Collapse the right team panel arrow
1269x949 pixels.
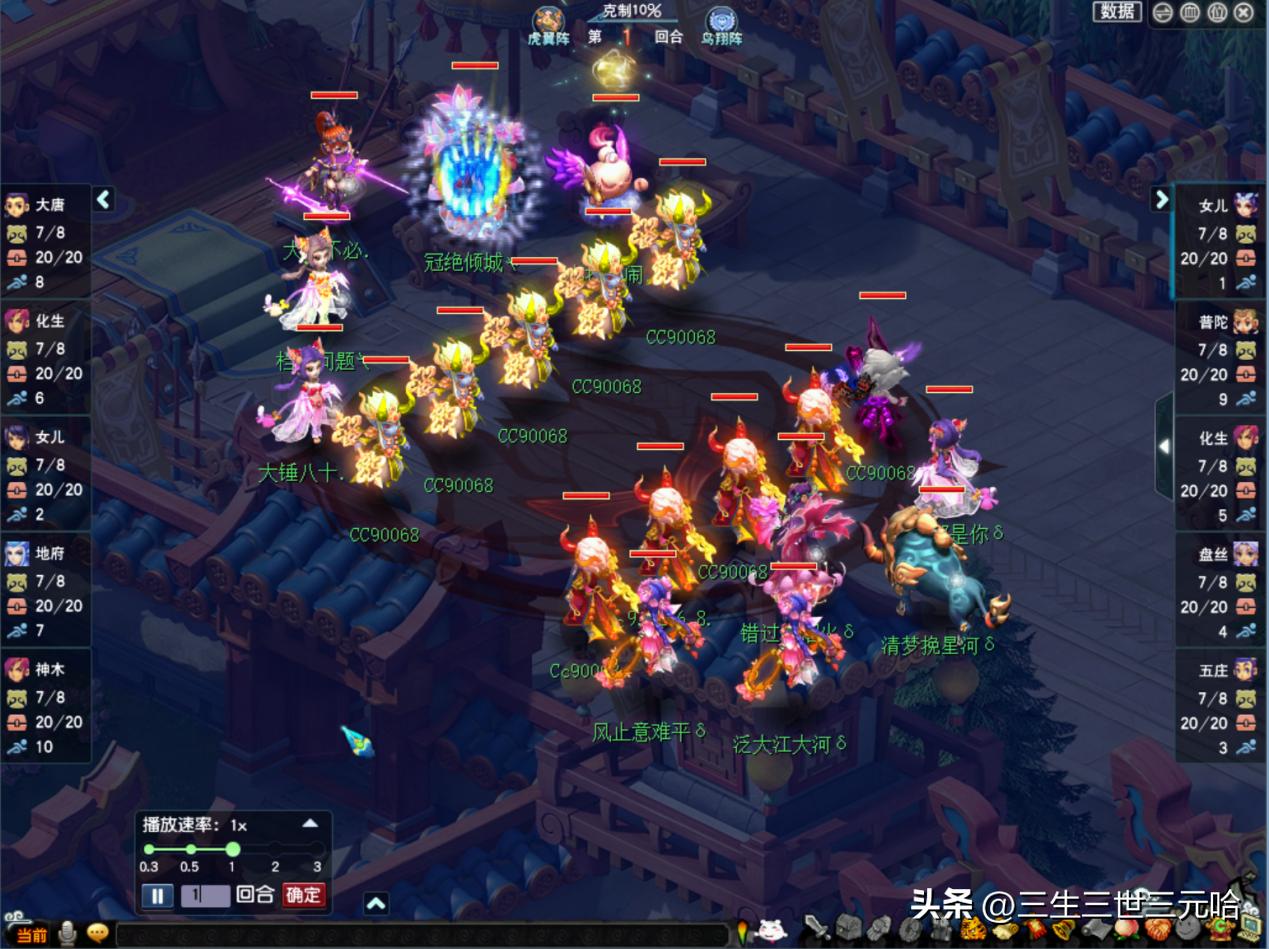[x=1161, y=199]
